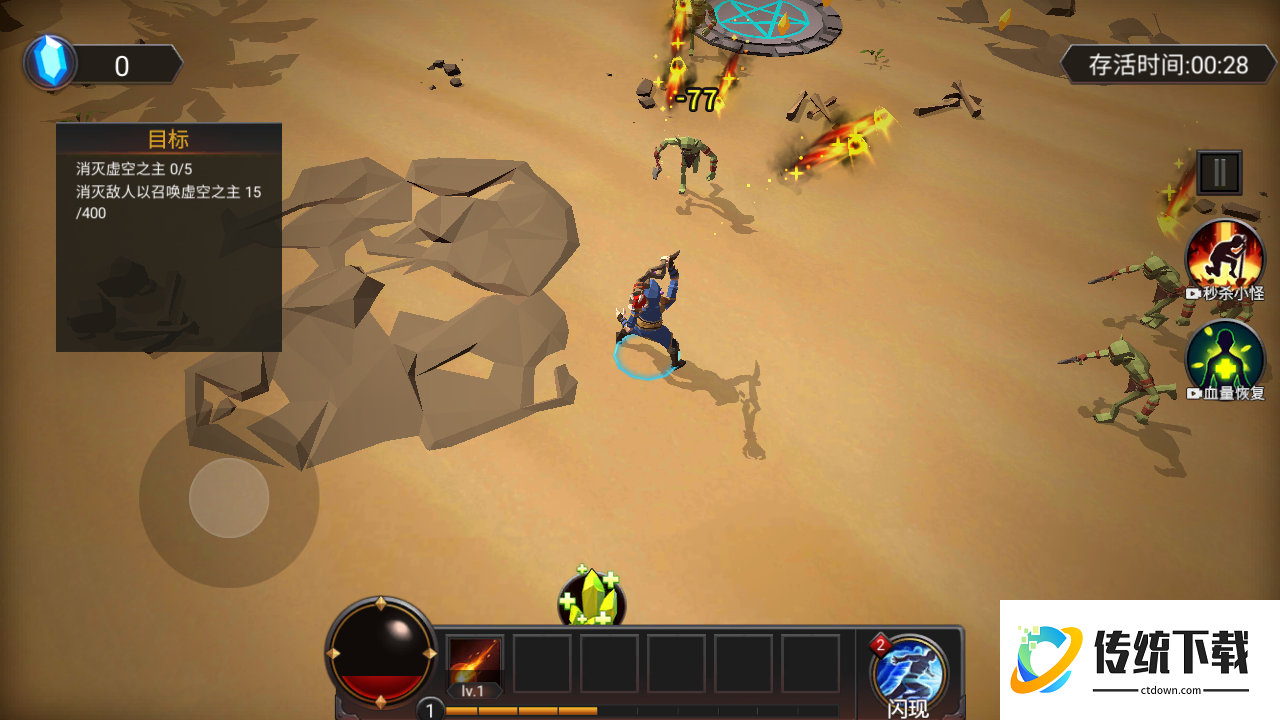The width and height of the screenshot is (1280, 720).
Task: Tap the green crystal bonus icon
Action: click(x=591, y=600)
